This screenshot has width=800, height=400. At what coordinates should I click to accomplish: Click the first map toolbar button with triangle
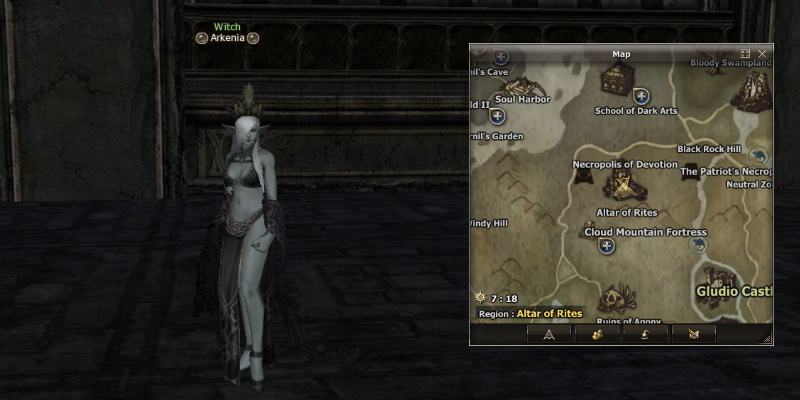(548, 335)
